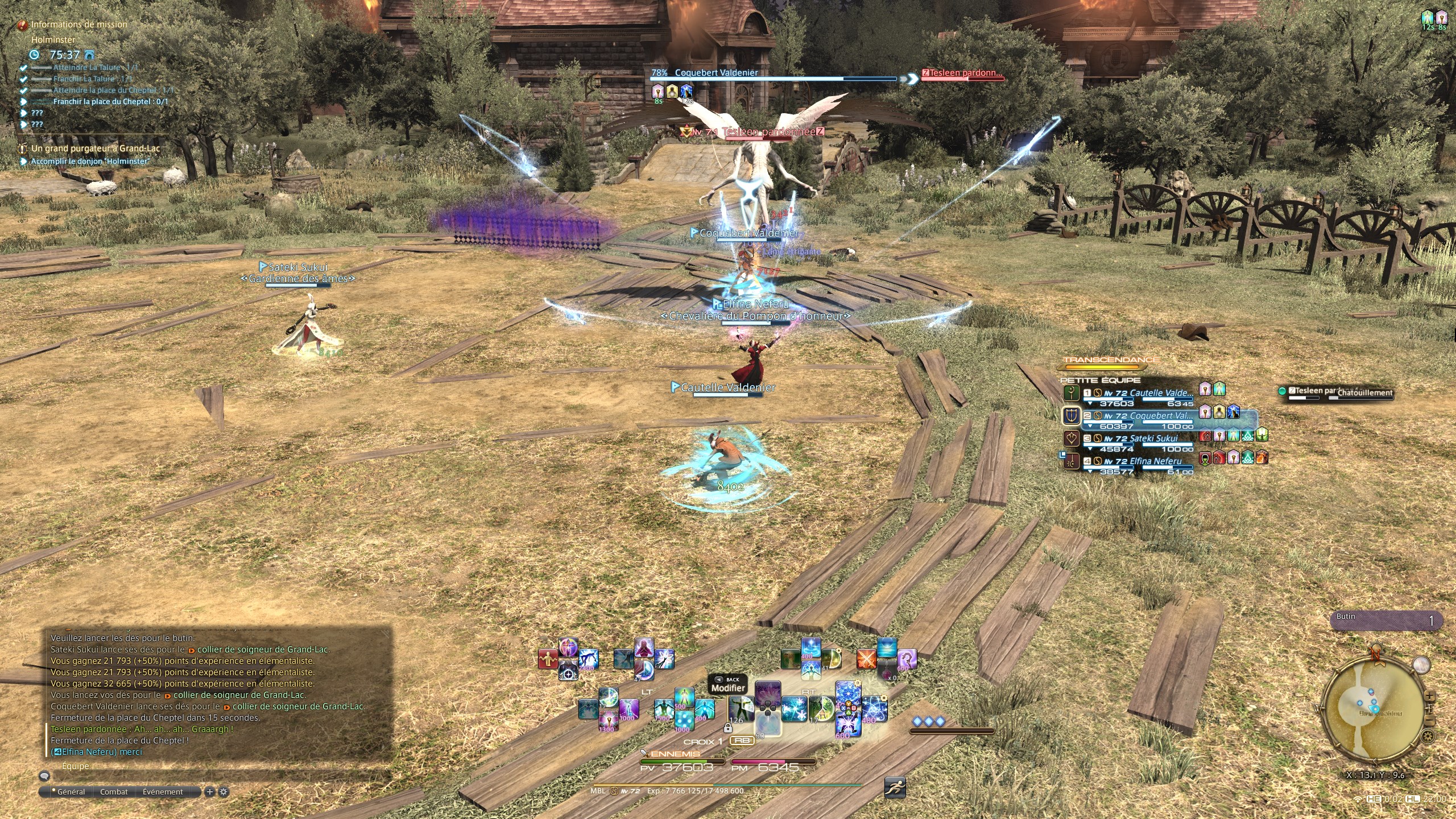
Task: Open the Butin loot notification
Action: (1388, 621)
